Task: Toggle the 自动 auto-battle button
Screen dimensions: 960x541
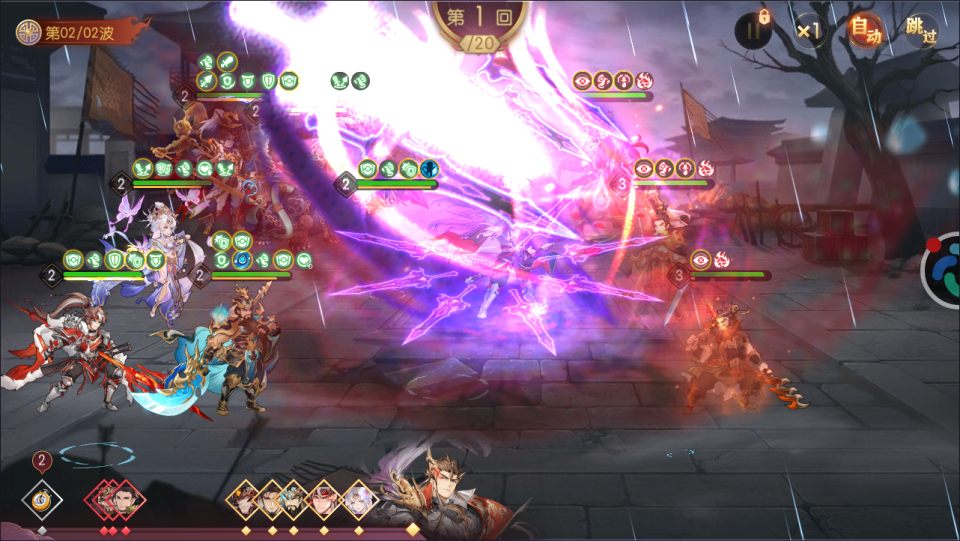Action: (865, 31)
